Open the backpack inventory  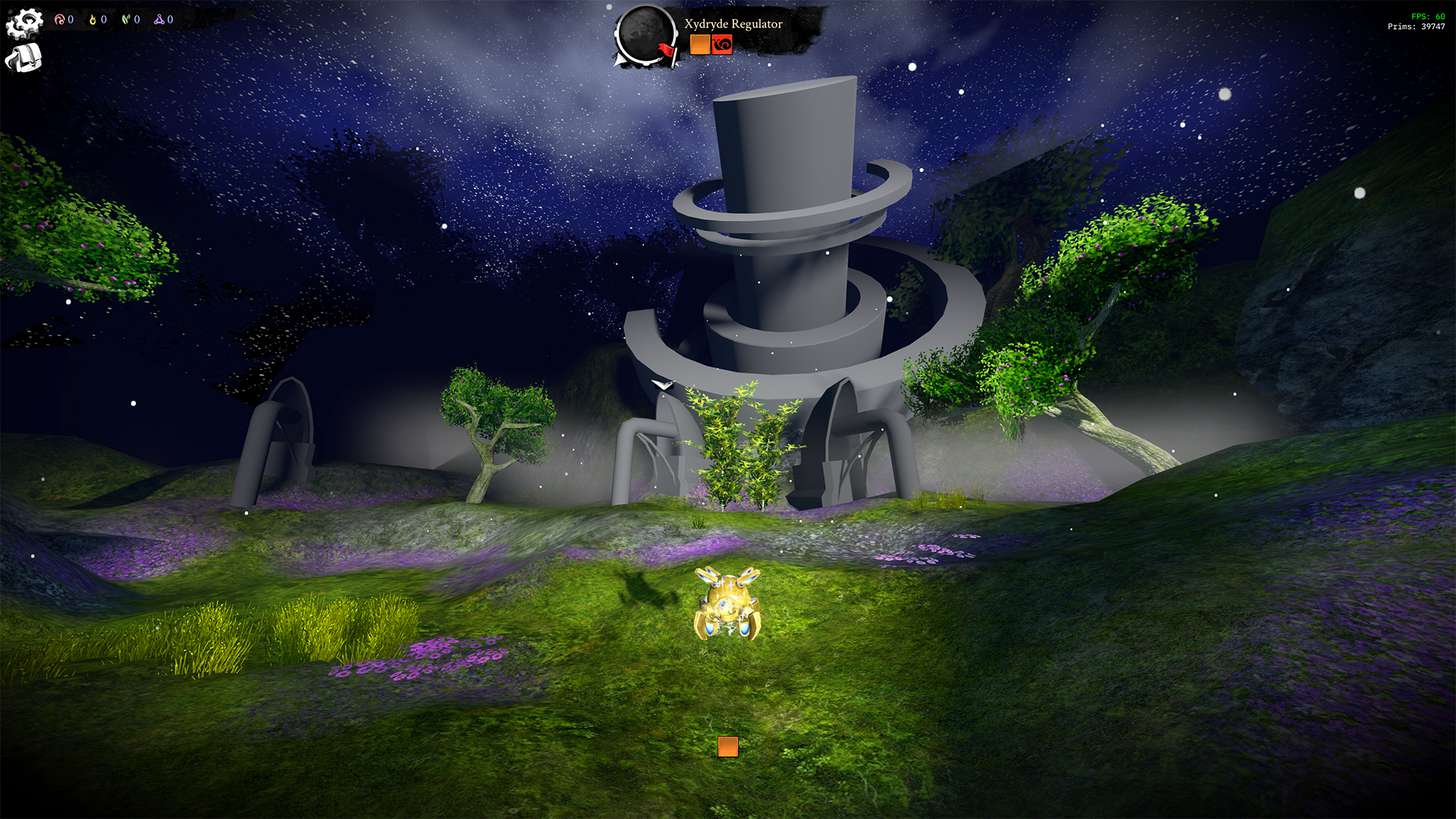click(23, 57)
